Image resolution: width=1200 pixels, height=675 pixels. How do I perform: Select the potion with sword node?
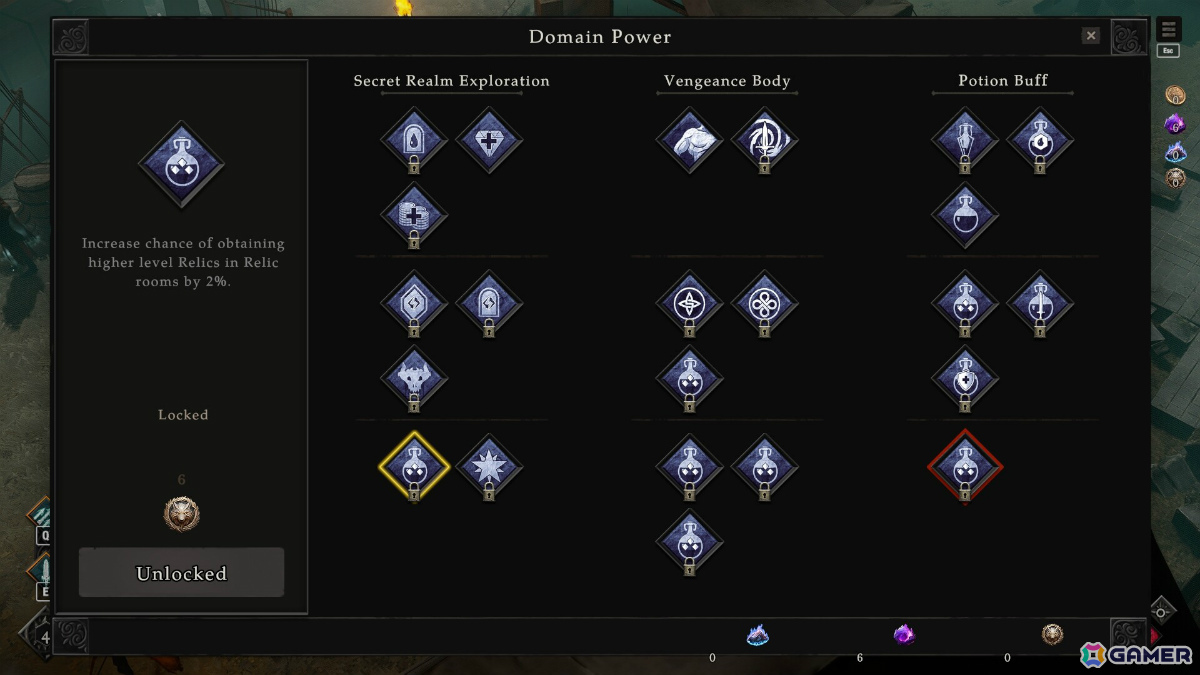click(x=1040, y=303)
